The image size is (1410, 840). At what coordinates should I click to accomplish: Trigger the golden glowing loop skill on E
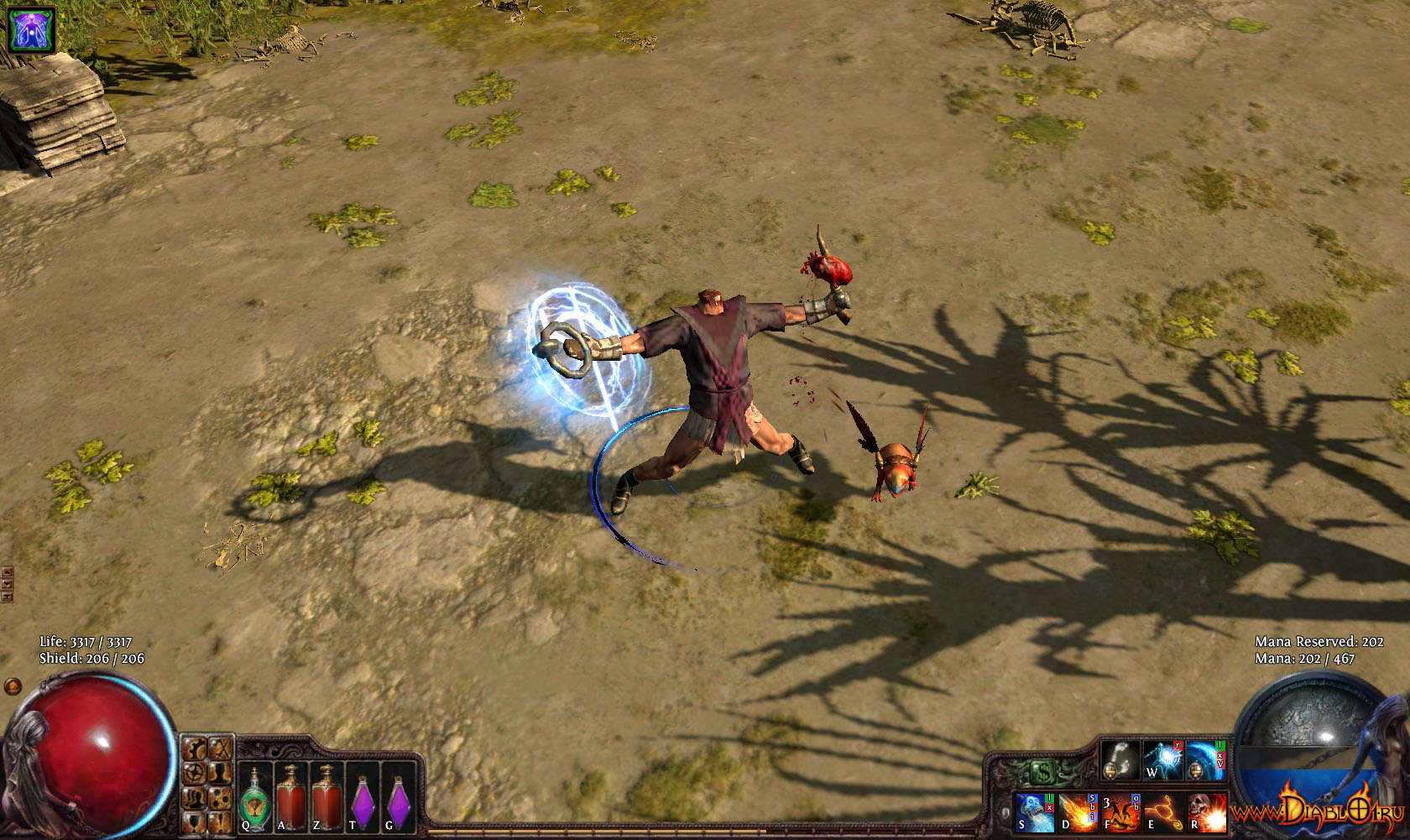(x=1163, y=811)
